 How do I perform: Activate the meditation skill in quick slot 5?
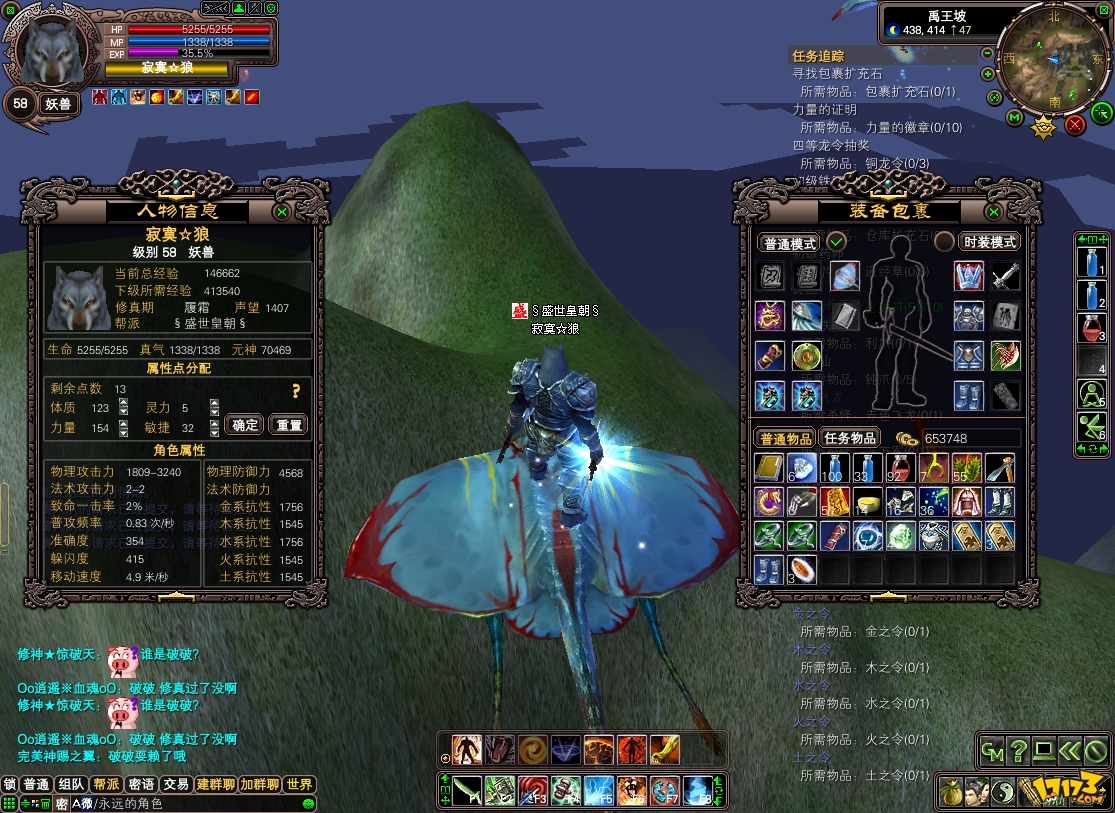click(1091, 394)
